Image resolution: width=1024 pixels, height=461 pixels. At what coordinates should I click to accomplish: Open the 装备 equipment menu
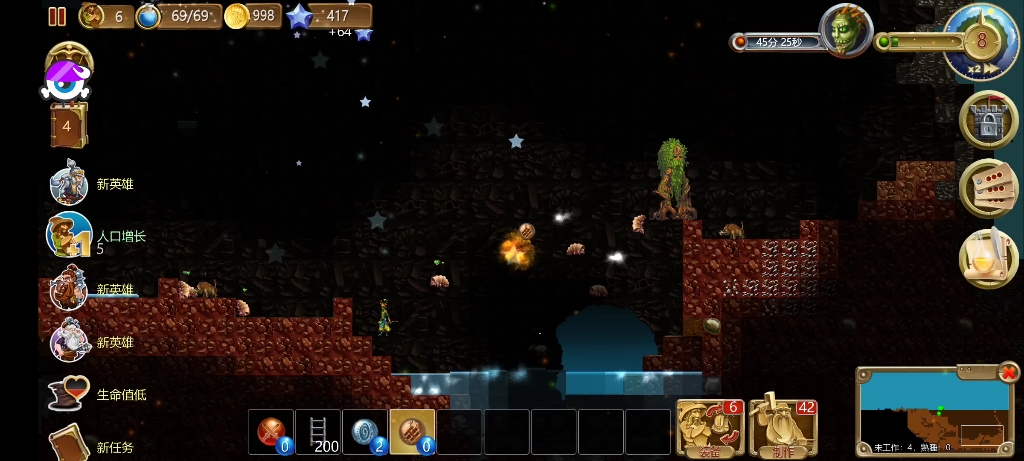[x=708, y=428]
